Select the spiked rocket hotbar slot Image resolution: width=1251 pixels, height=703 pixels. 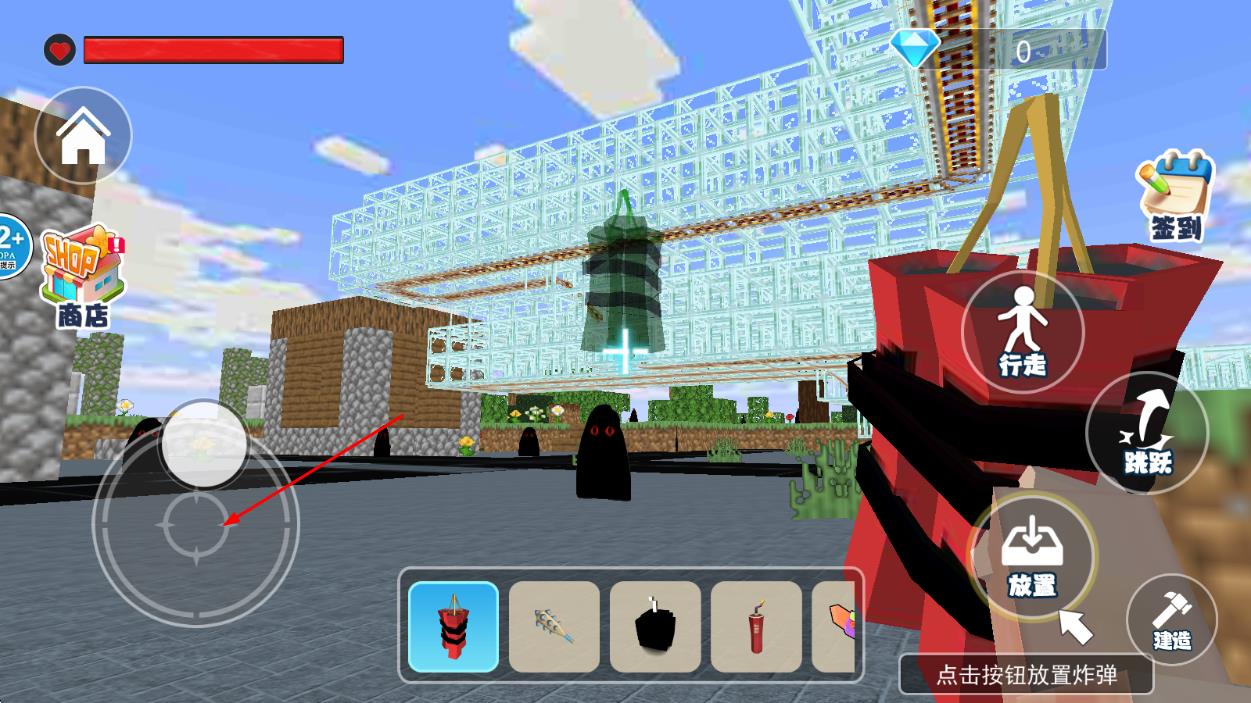click(x=554, y=627)
